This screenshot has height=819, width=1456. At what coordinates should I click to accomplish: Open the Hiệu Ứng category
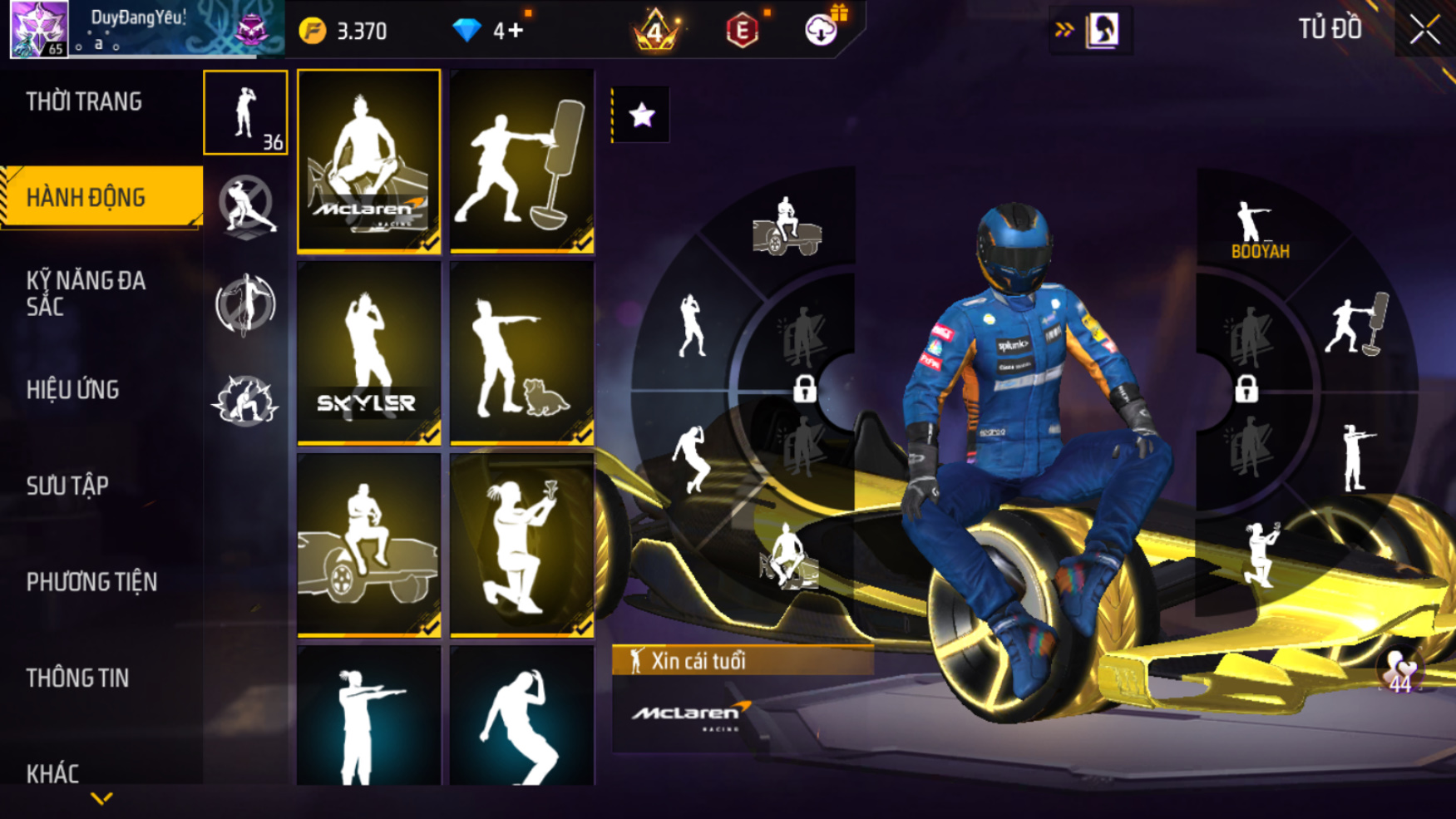(x=73, y=390)
